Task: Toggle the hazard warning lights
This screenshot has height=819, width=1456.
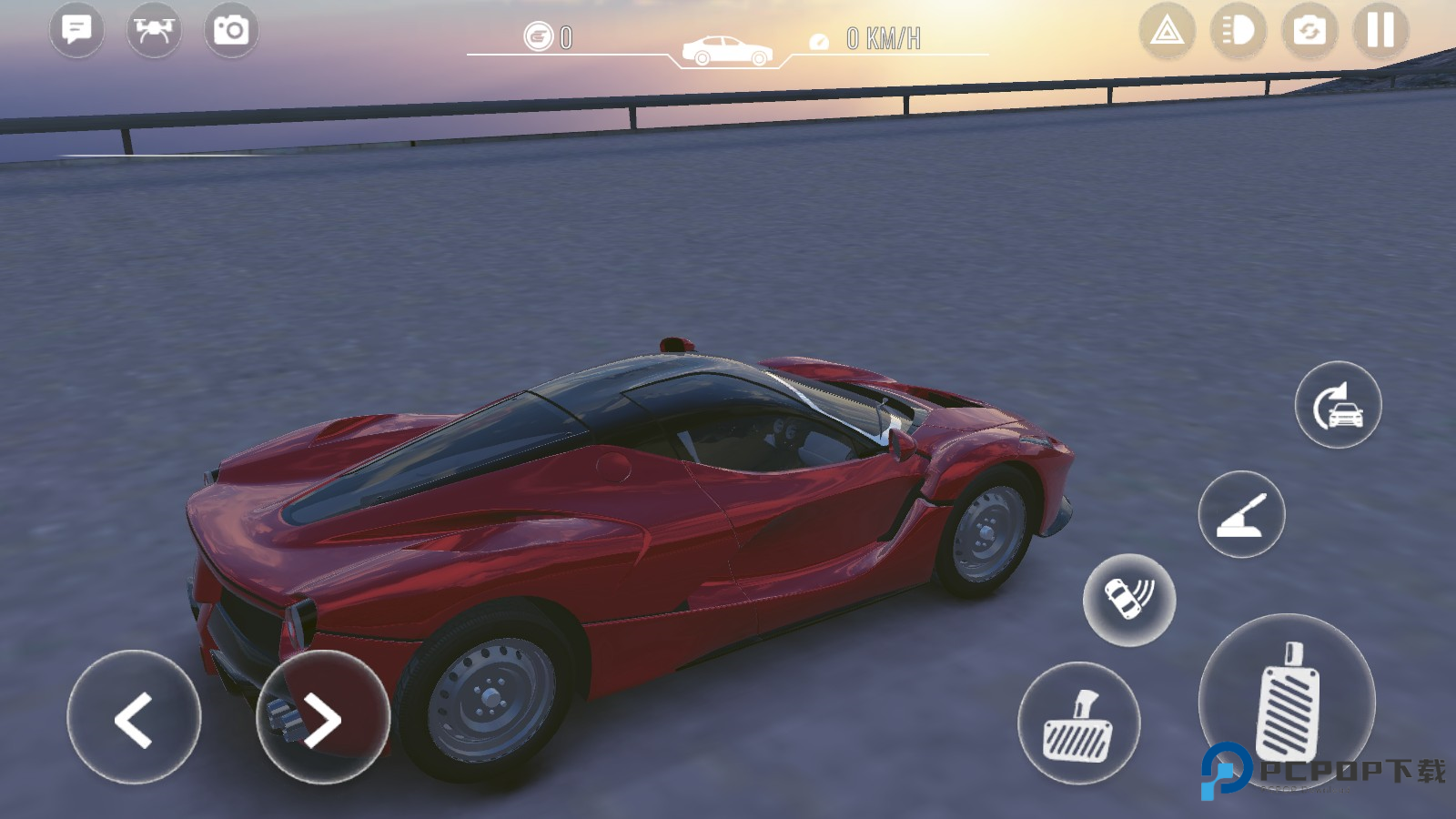Action: [1167, 31]
